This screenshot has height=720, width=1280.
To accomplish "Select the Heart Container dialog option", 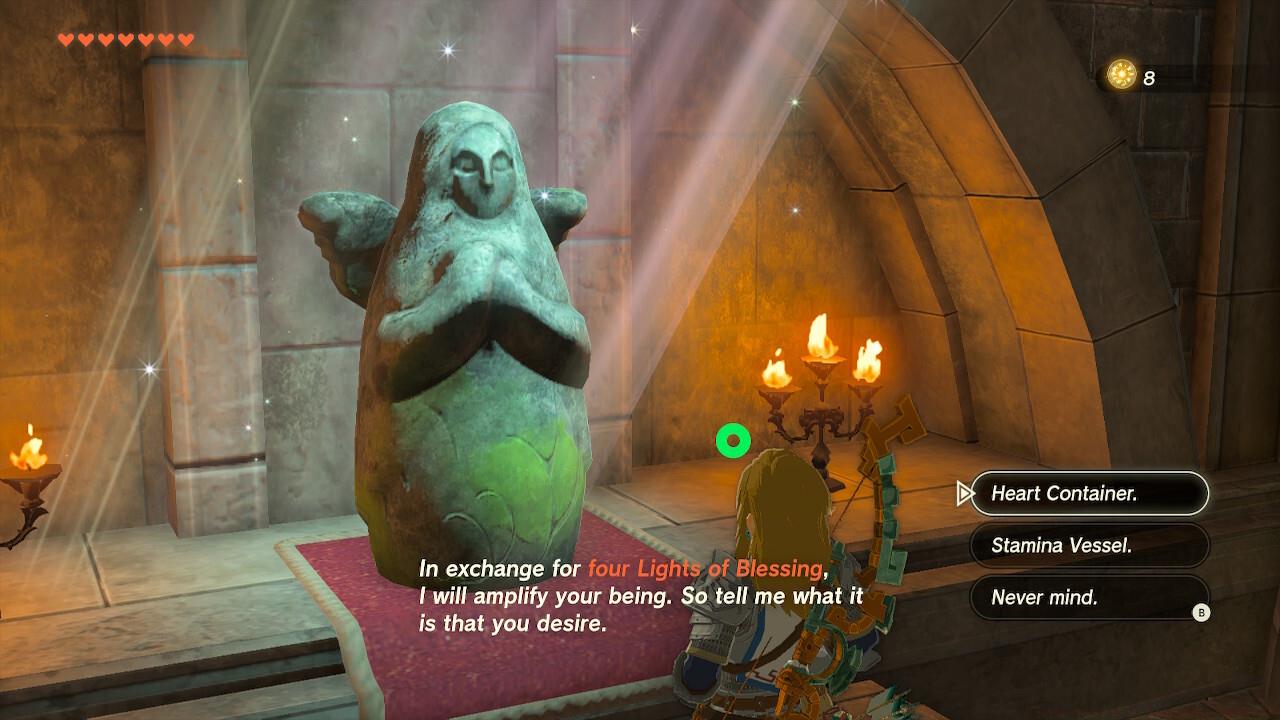I will (1090, 494).
